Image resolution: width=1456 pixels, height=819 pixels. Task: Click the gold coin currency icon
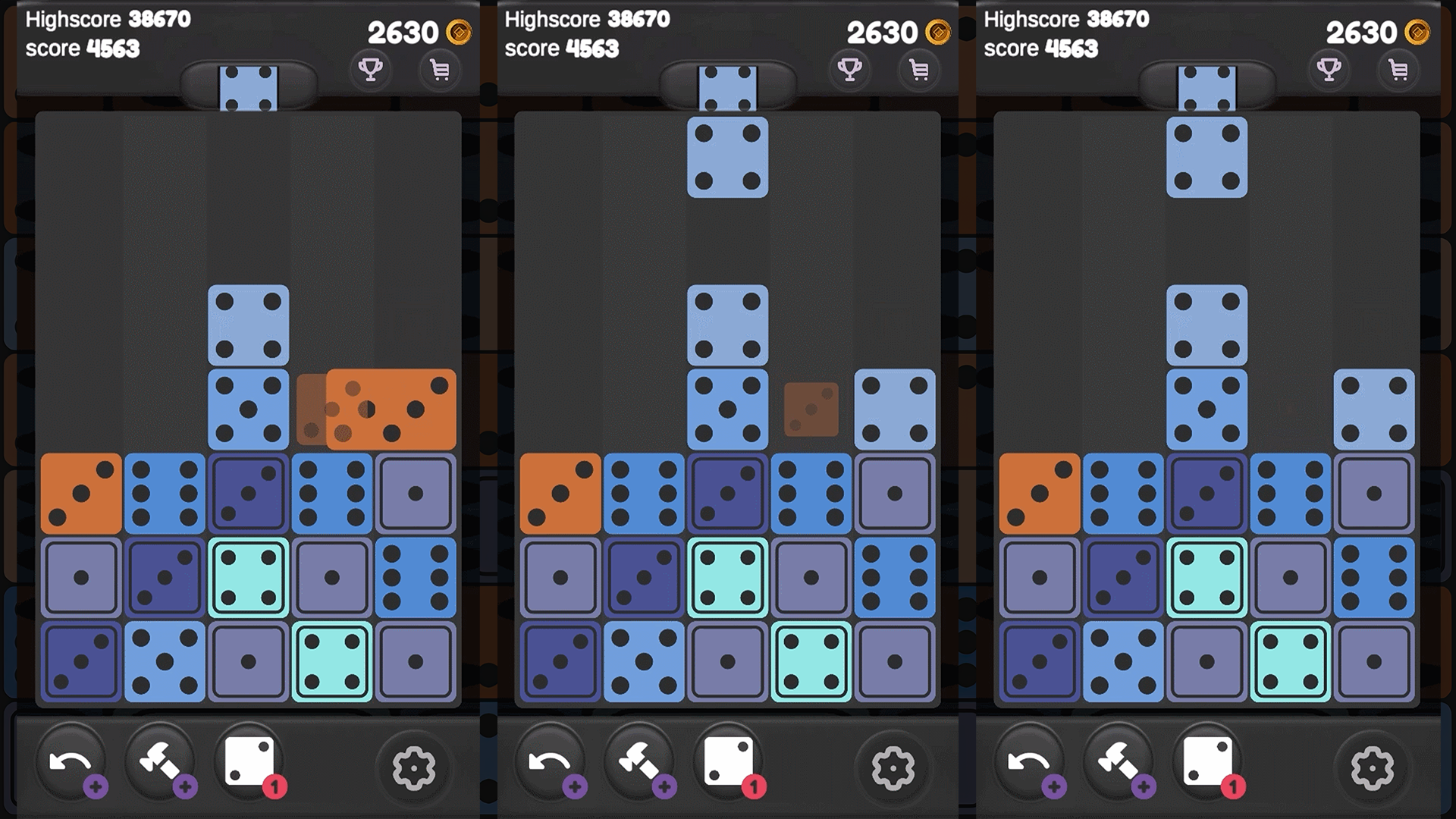tap(458, 33)
